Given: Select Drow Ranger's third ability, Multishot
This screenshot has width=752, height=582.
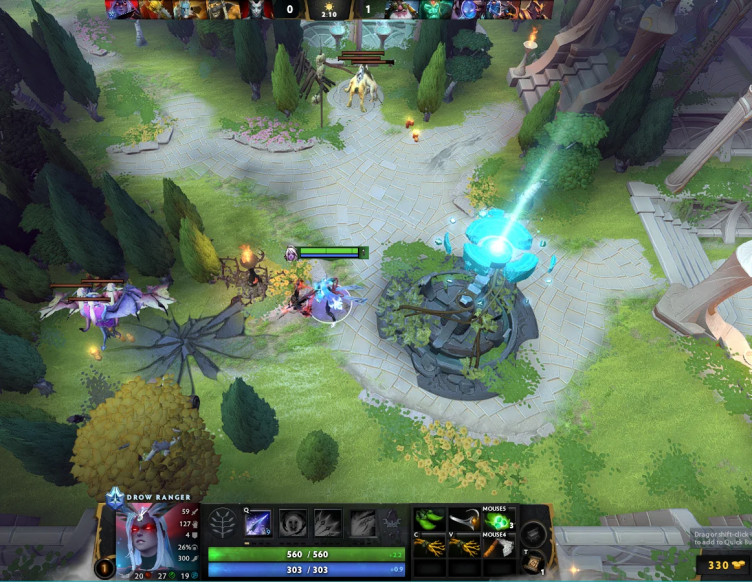Looking at the screenshot, I should point(326,523).
